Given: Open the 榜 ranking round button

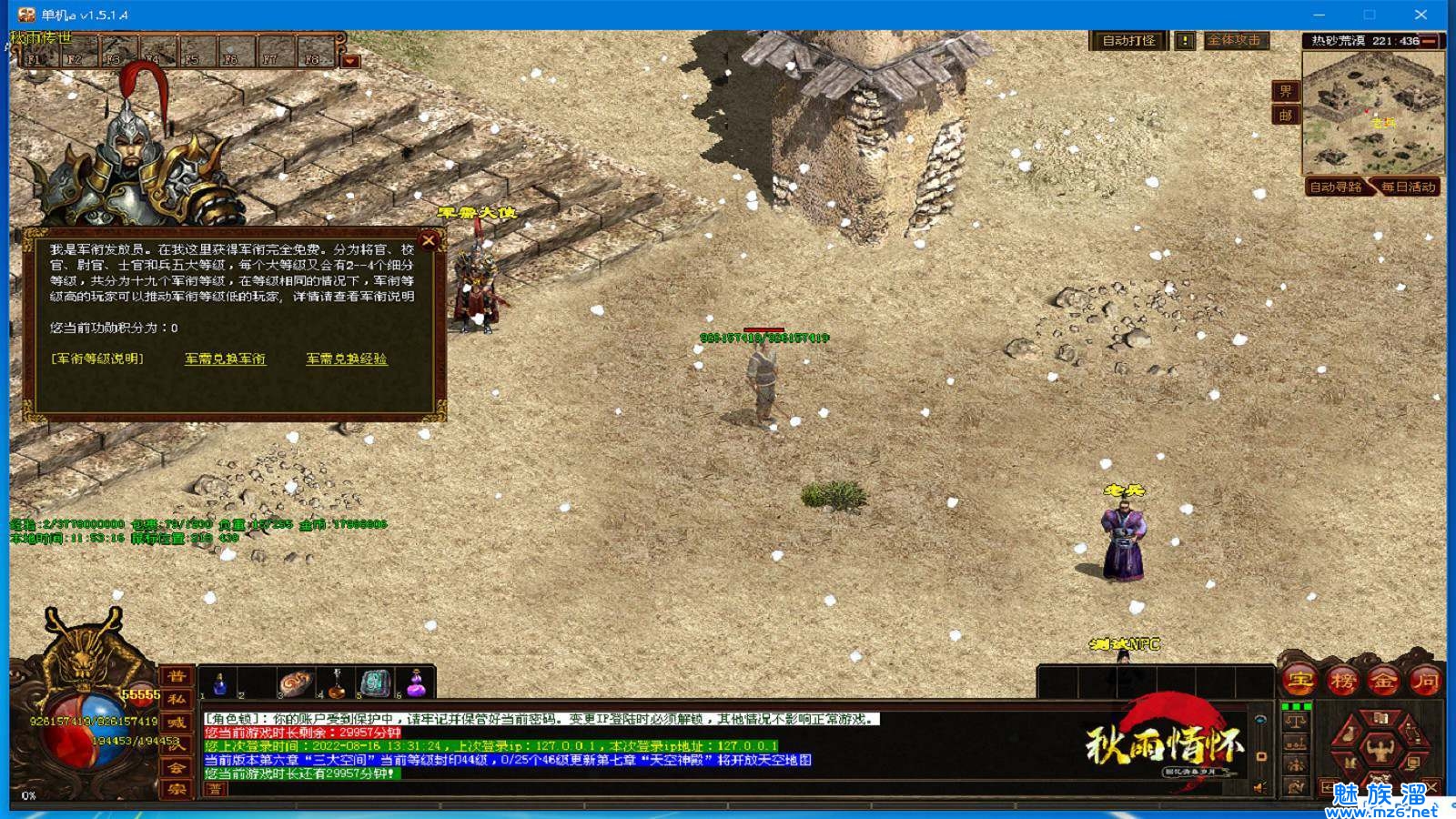Looking at the screenshot, I should coord(1342,680).
